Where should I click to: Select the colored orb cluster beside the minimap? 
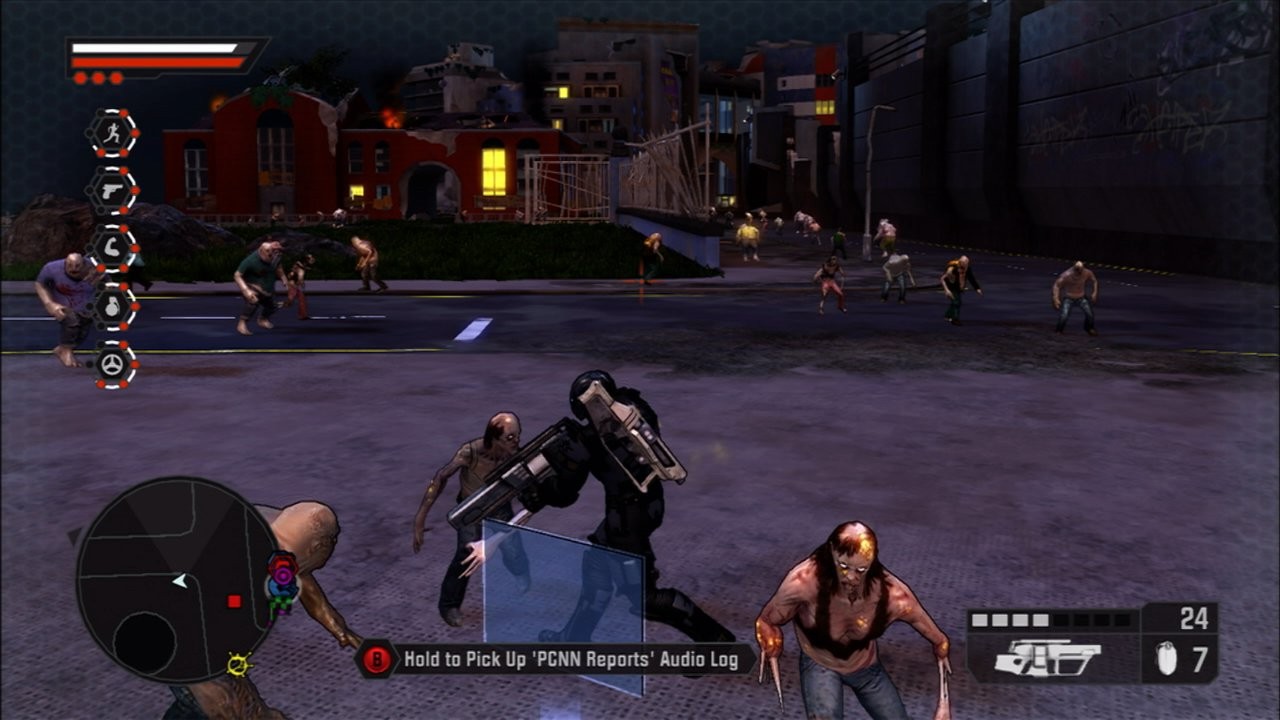[282, 582]
